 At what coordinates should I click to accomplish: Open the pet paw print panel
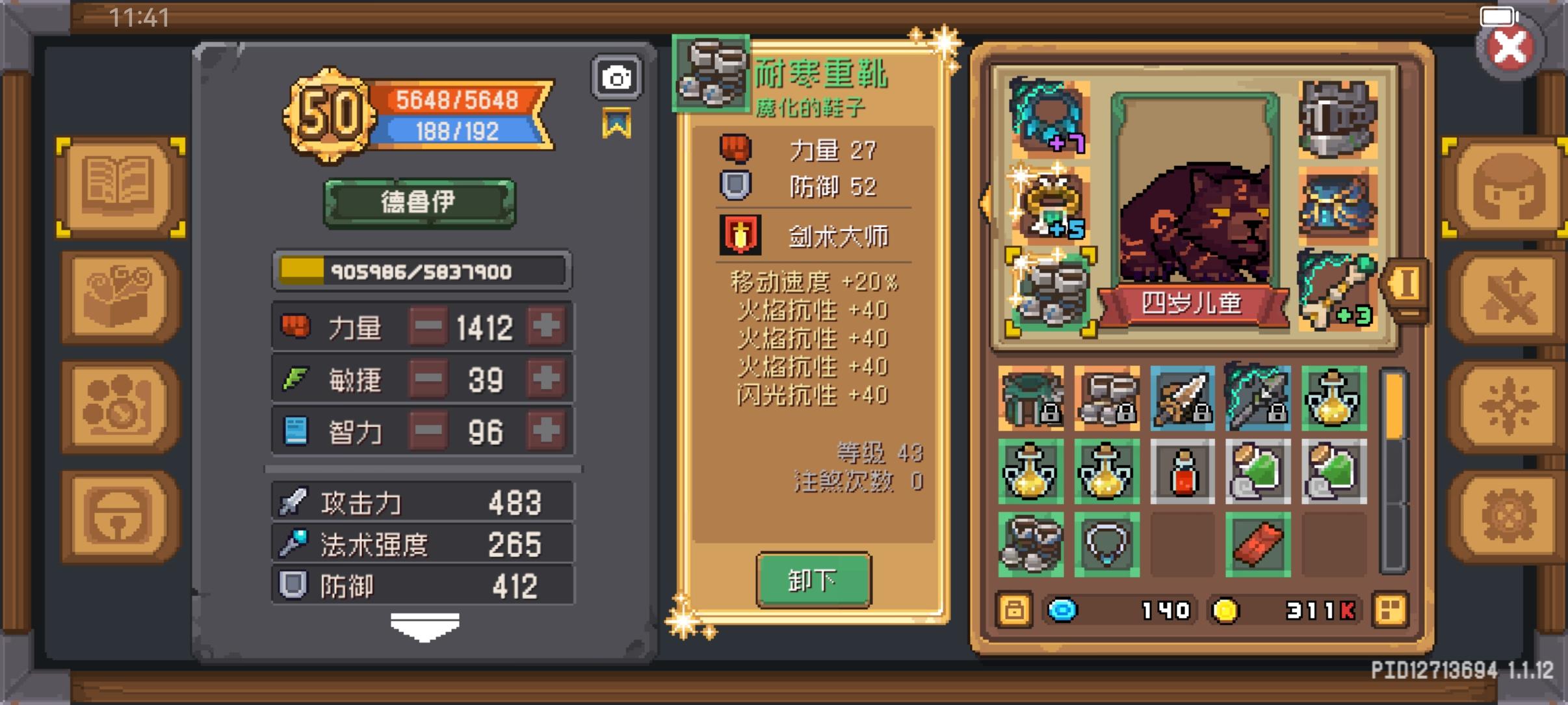click(x=117, y=405)
